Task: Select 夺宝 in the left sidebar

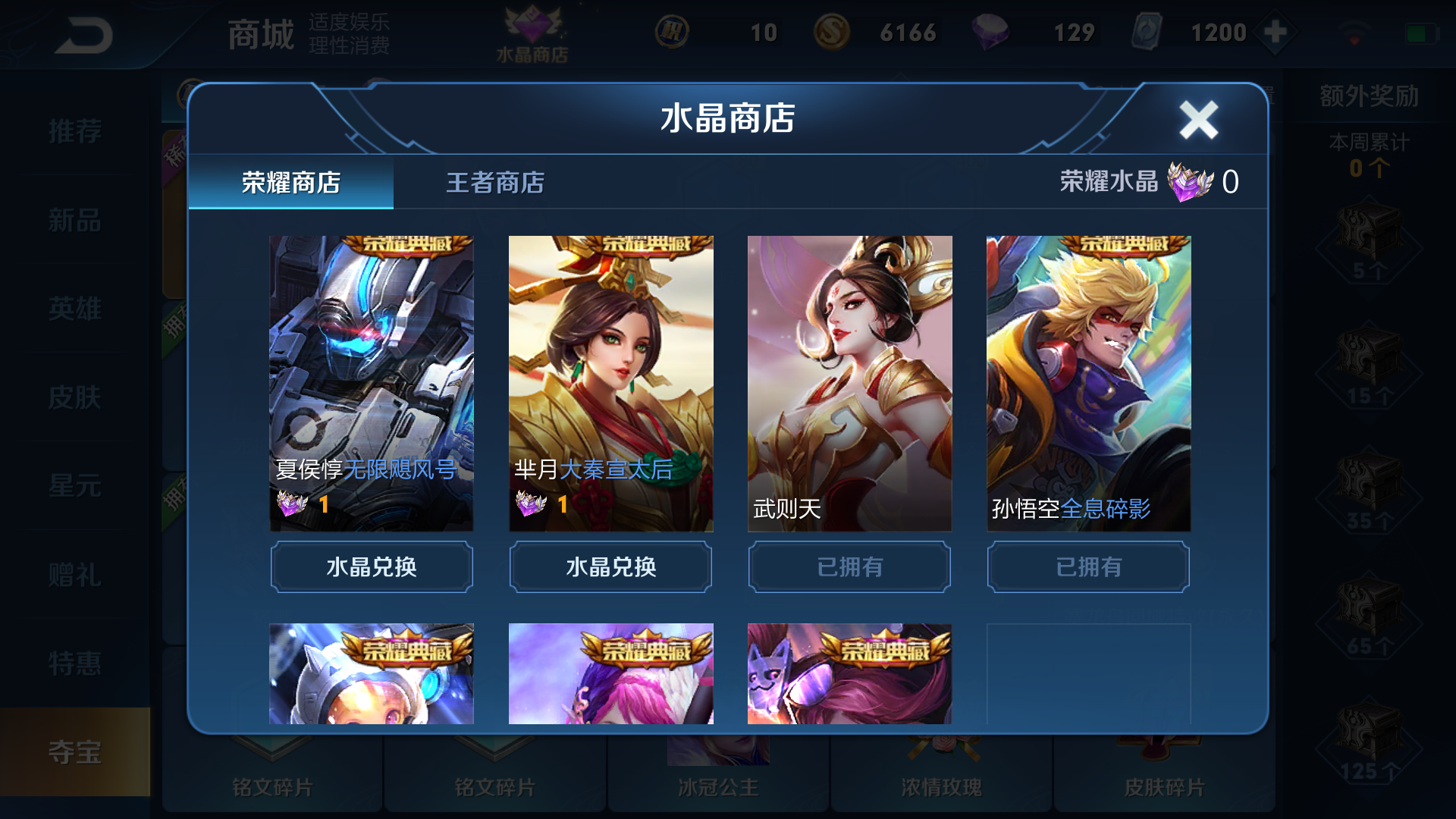Action: point(76,752)
